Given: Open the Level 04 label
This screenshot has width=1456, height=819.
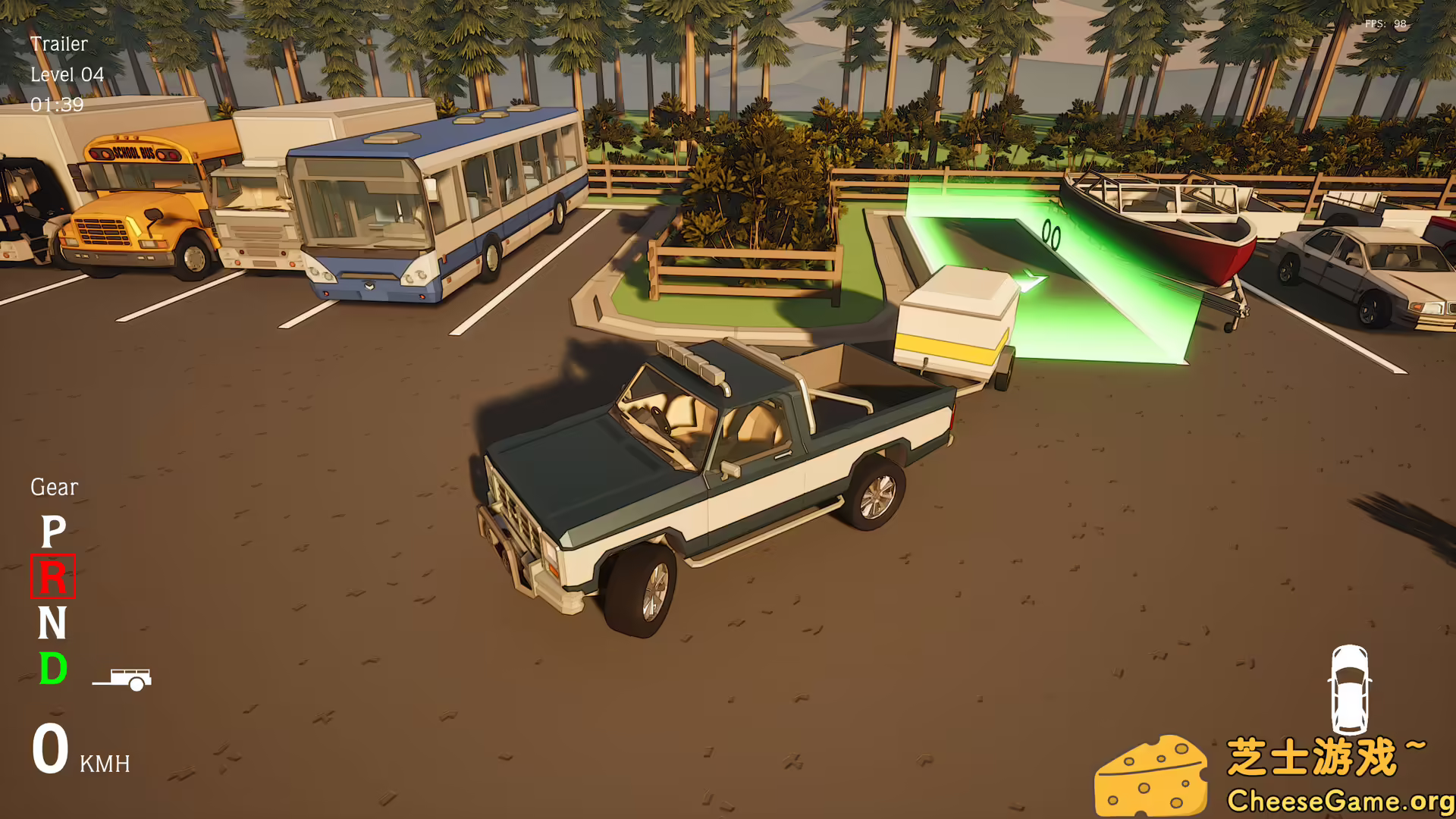Looking at the screenshot, I should [x=67, y=74].
